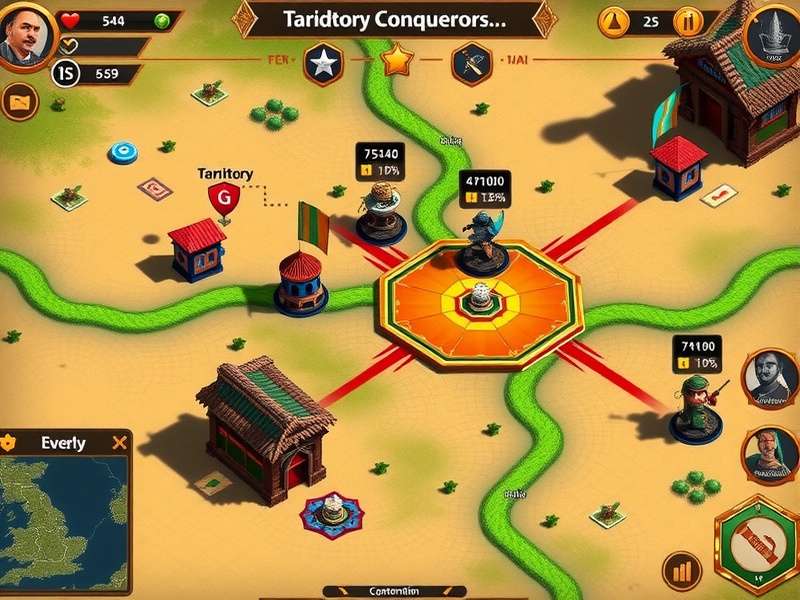The height and width of the screenshot is (600, 800).
Task: Select the pickaxe hexagon icon
Action: tap(469, 64)
